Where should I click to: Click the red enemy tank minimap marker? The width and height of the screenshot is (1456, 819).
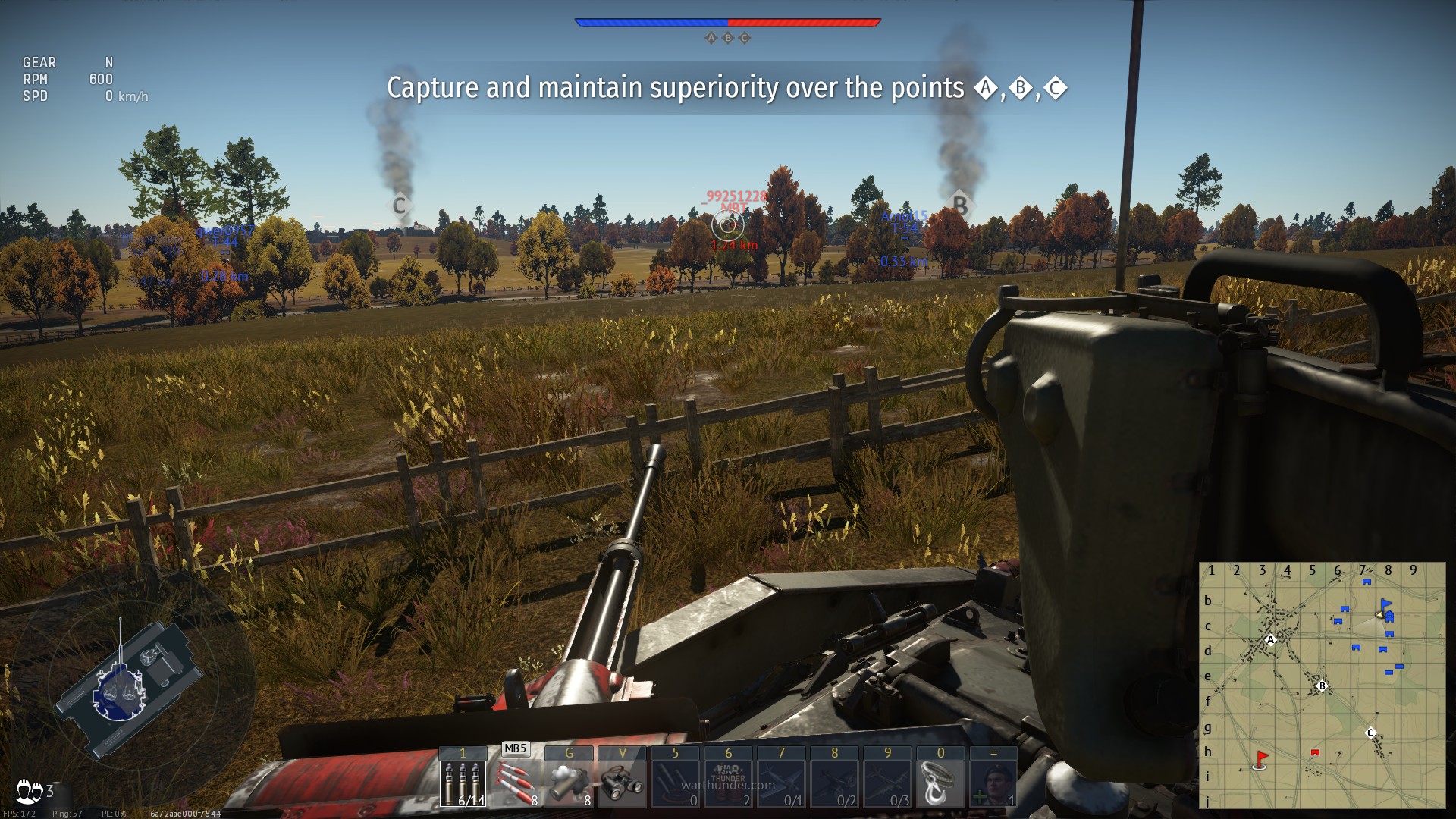pyautogui.click(x=1315, y=753)
